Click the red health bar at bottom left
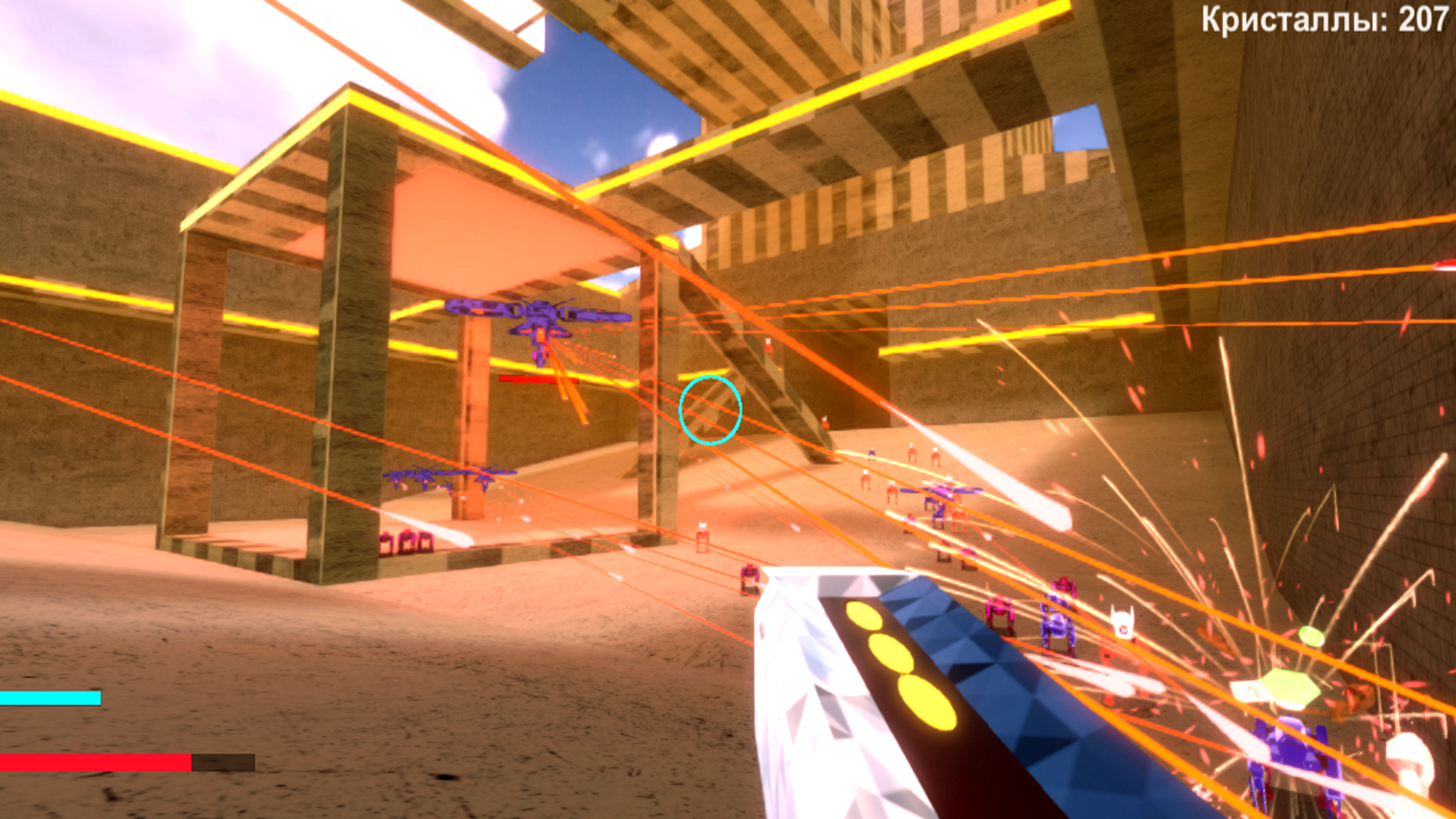The height and width of the screenshot is (819, 1456). [x=96, y=763]
